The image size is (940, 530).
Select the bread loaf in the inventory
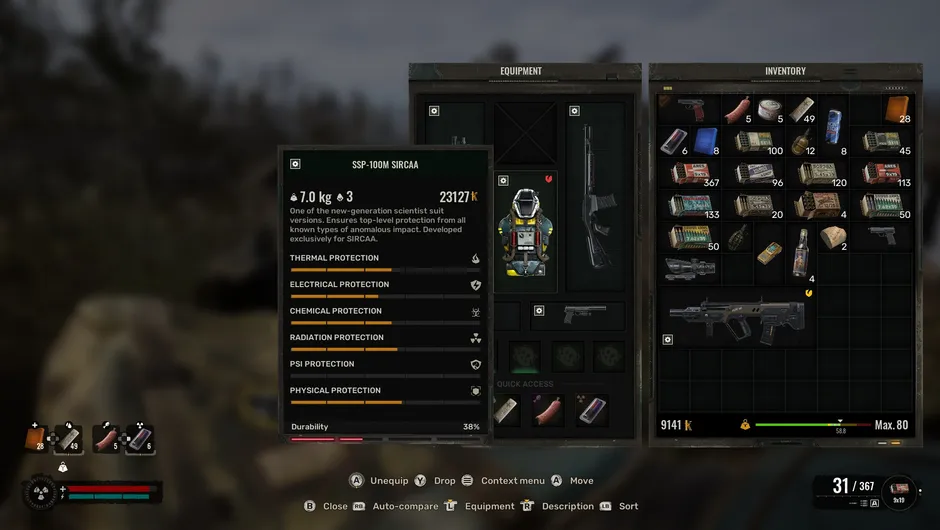[x=832, y=237]
